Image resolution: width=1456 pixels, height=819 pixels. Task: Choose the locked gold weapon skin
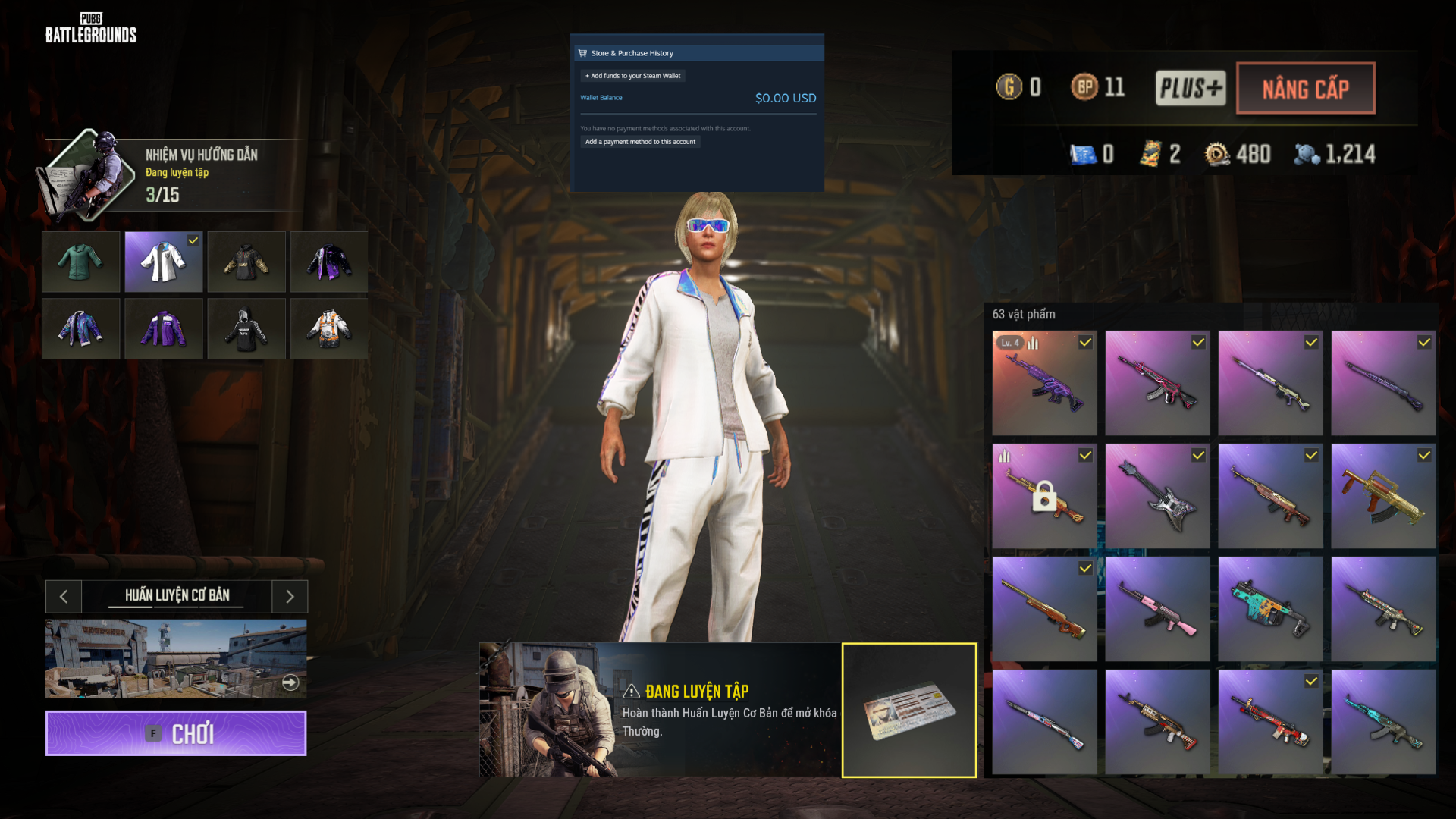(1044, 496)
